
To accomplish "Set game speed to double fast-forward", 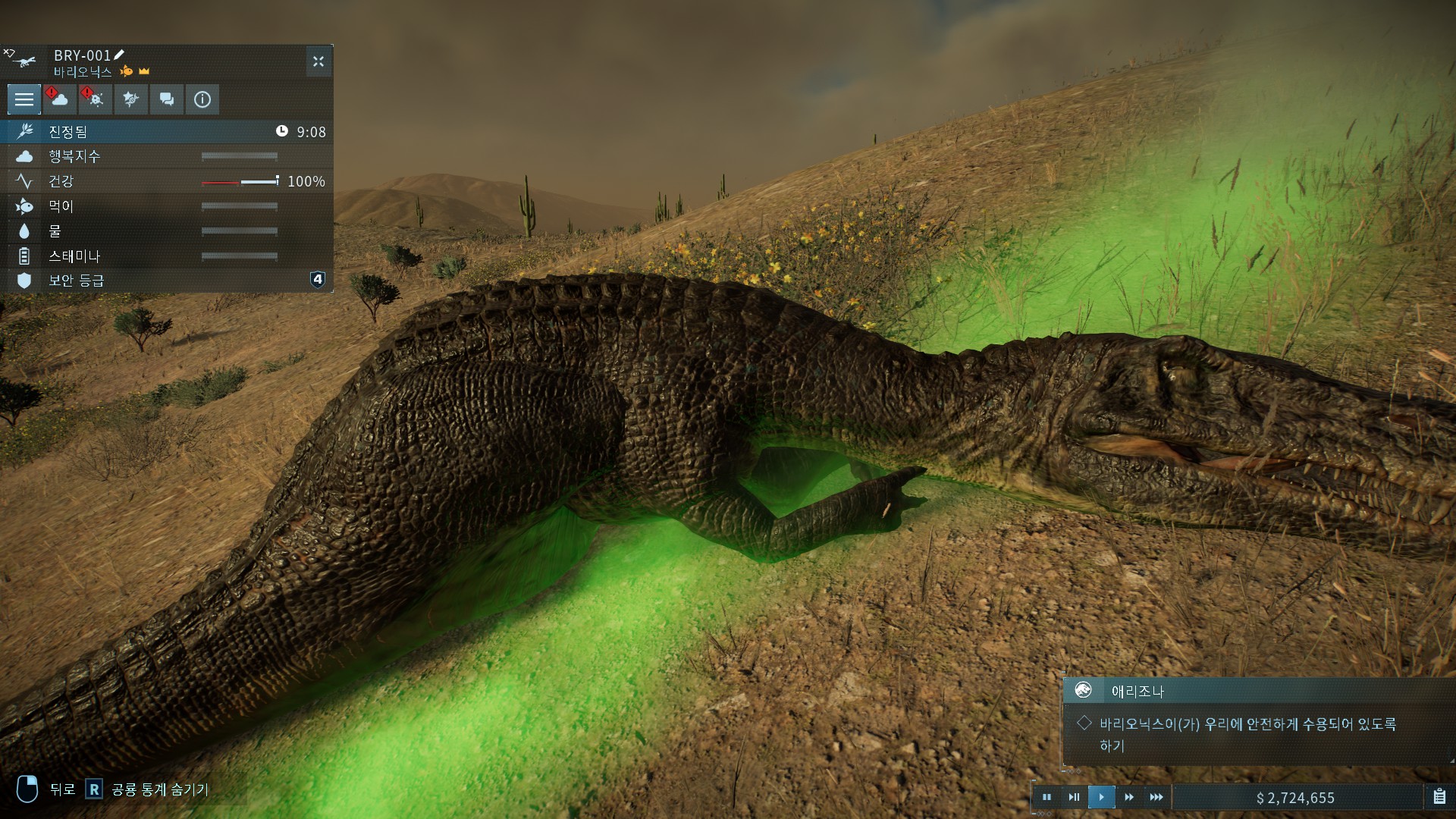I will click(x=1129, y=797).
